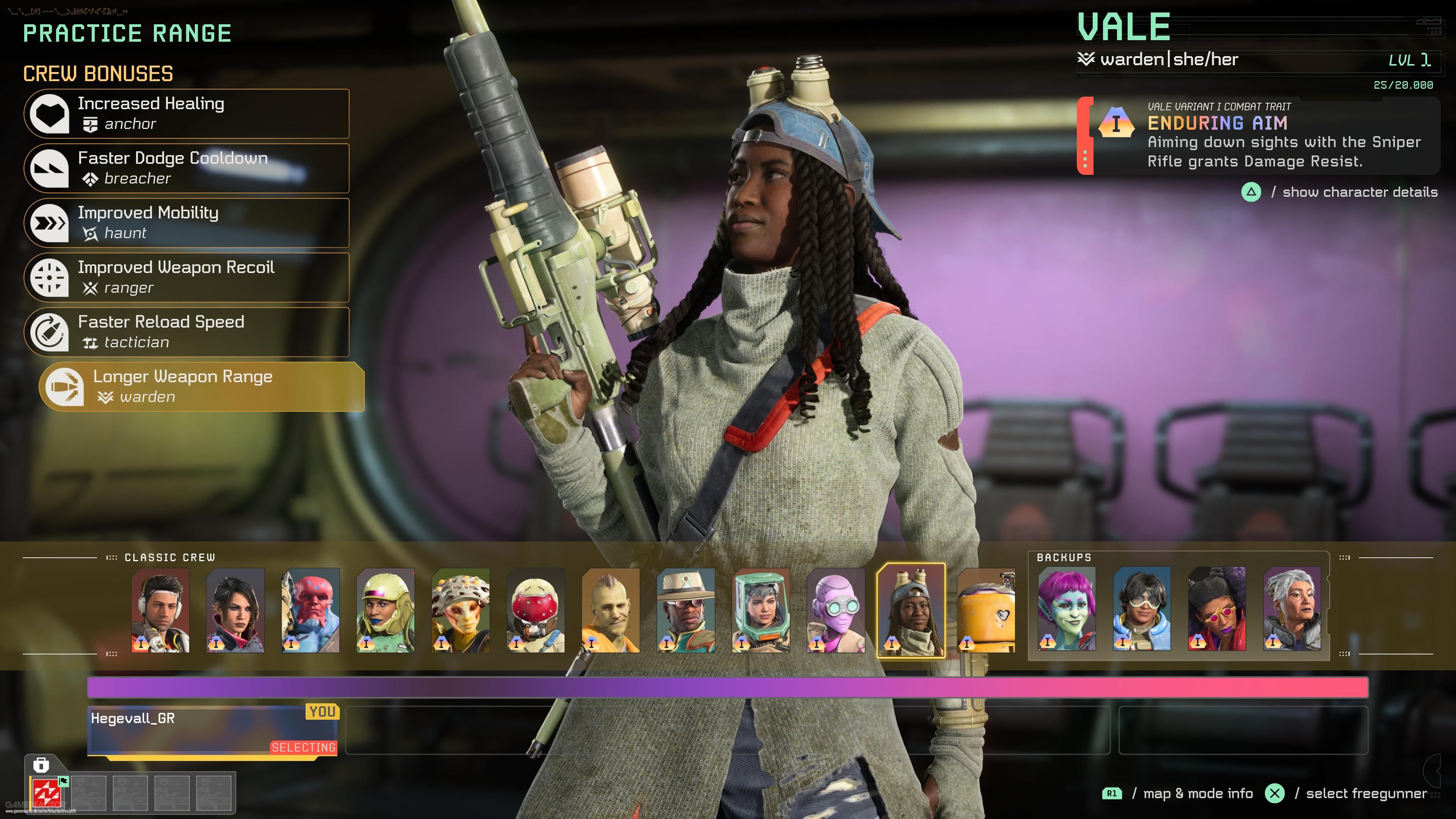Pick the Improved Weapon Recoil ranger bonus
This screenshot has height=819, width=1456.
point(187,278)
